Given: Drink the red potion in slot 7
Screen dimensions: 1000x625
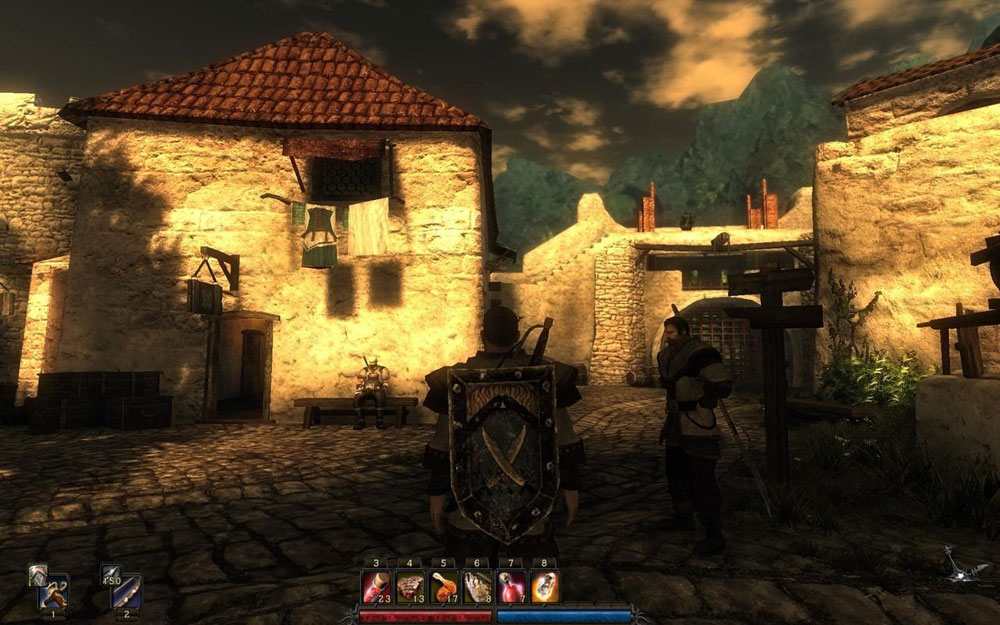Looking at the screenshot, I should click(512, 587).
